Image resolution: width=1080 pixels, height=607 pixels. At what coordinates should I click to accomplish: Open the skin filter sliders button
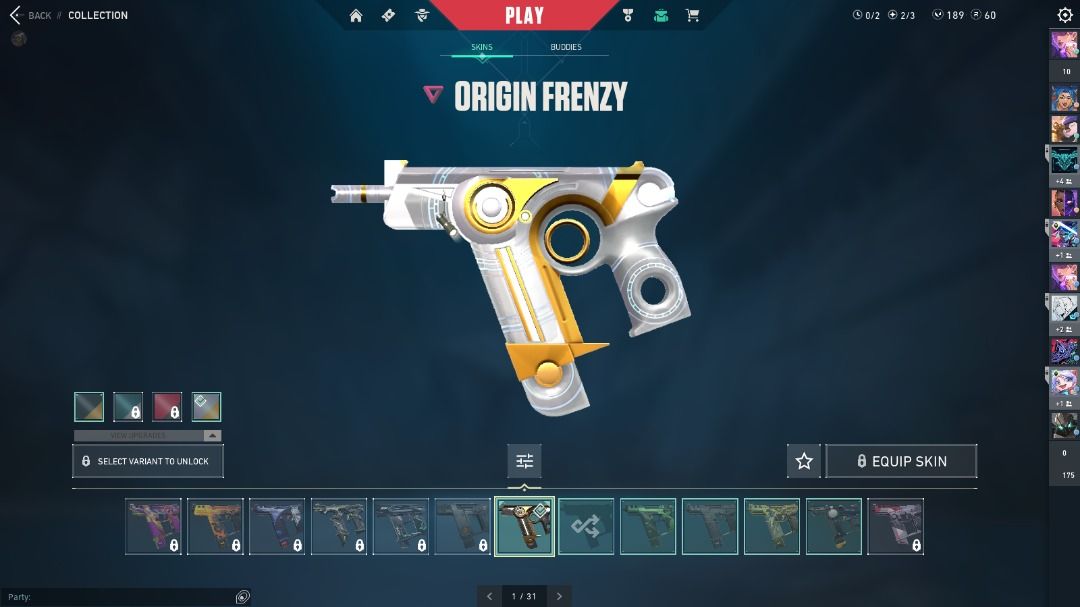point(524,461)
